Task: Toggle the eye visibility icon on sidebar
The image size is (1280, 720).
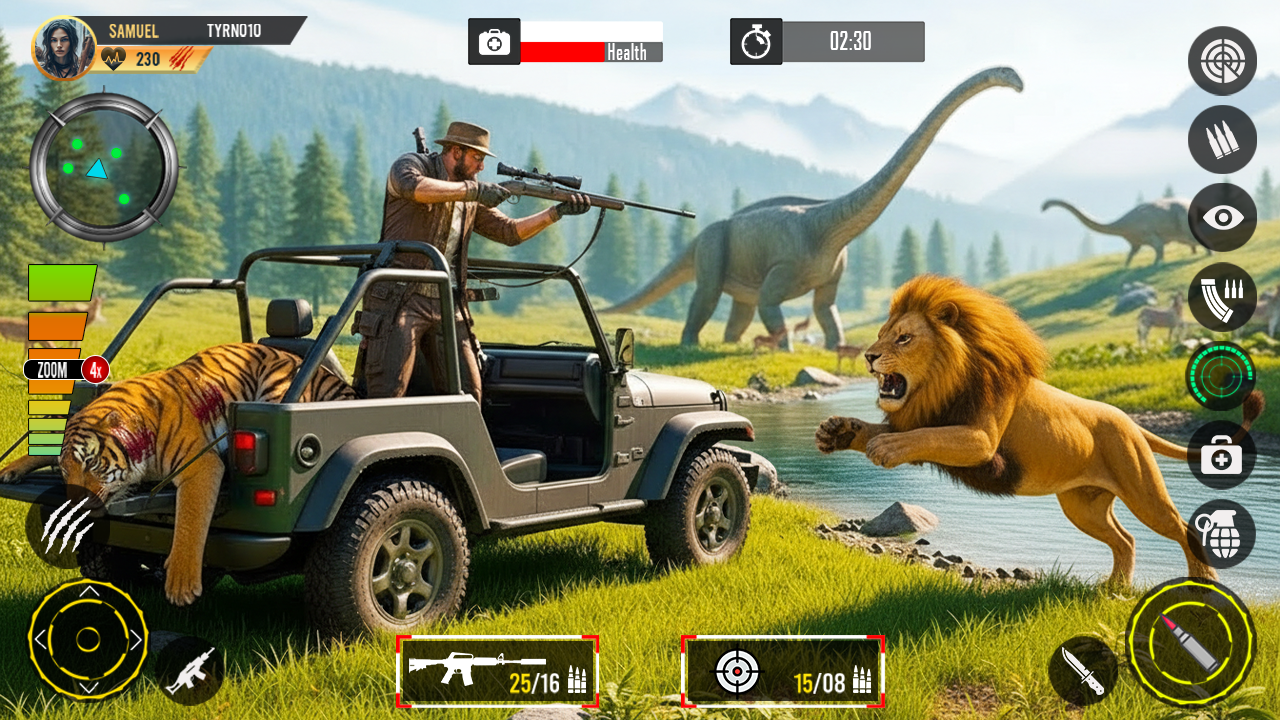Action: pyautogui.click(x=1221, y=218)
